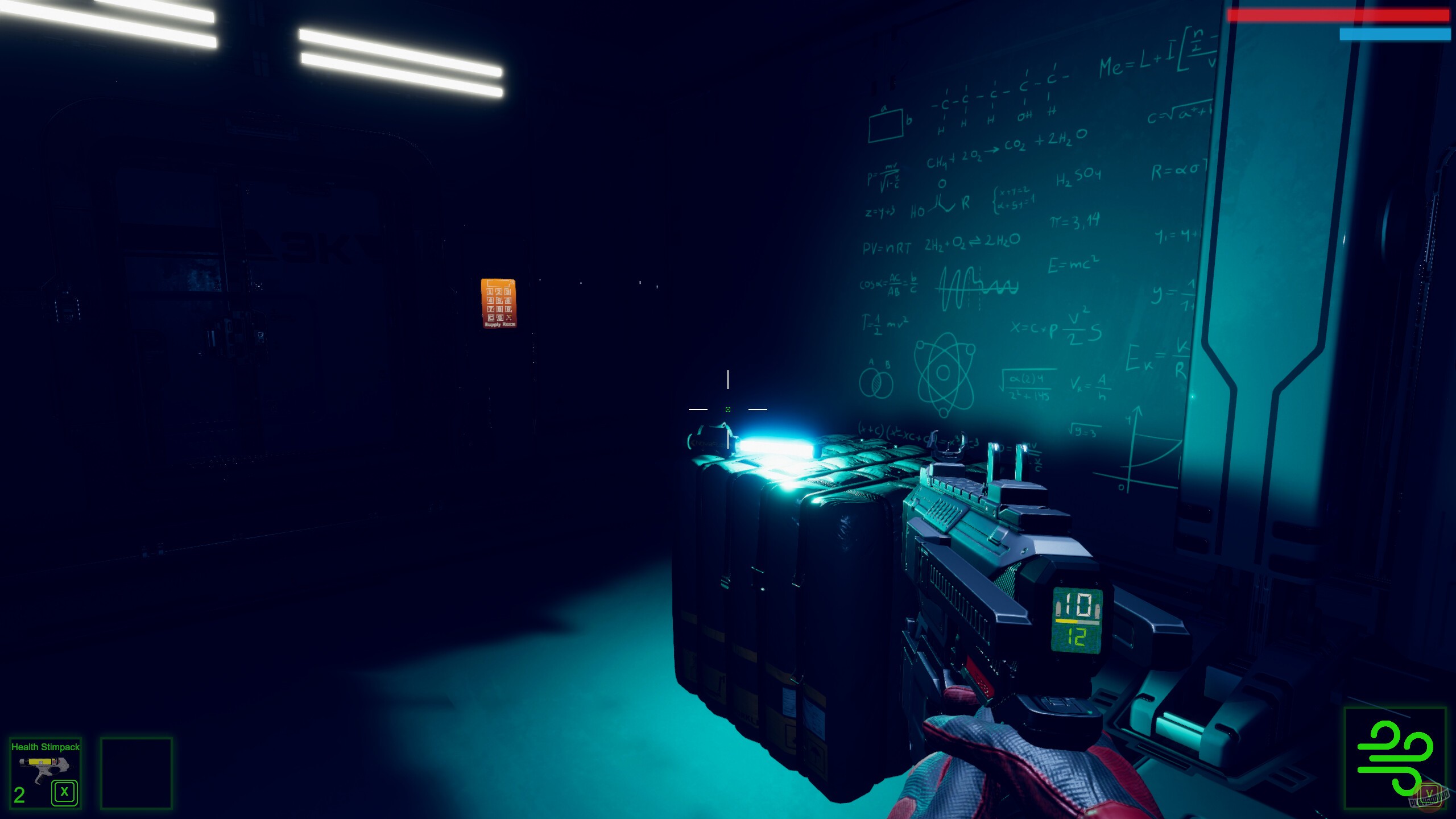Click digit 5 on the Supply Room keypad
The image size is (1456, 819).
pos(499,300)
